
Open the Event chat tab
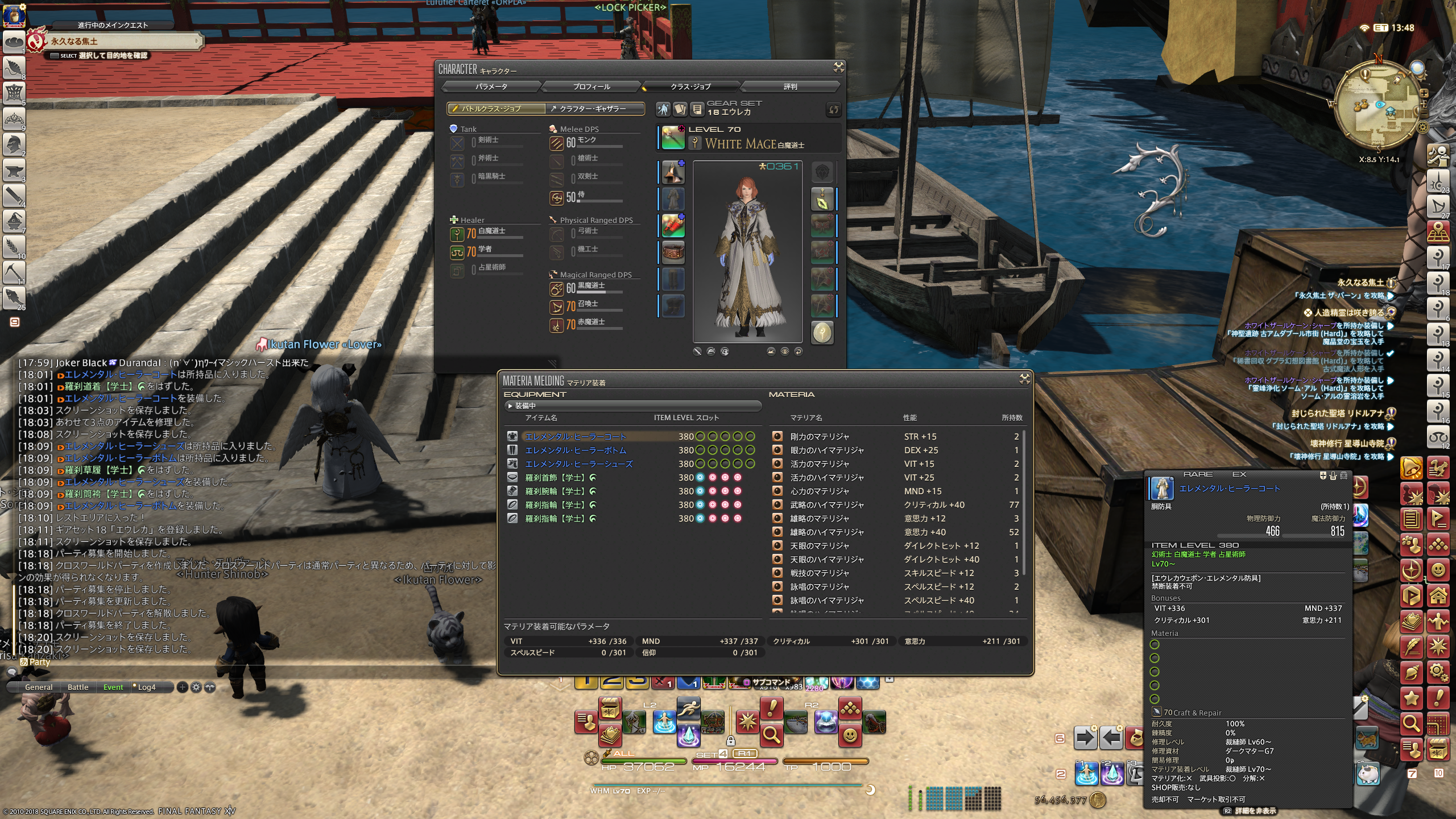[113, 687]
